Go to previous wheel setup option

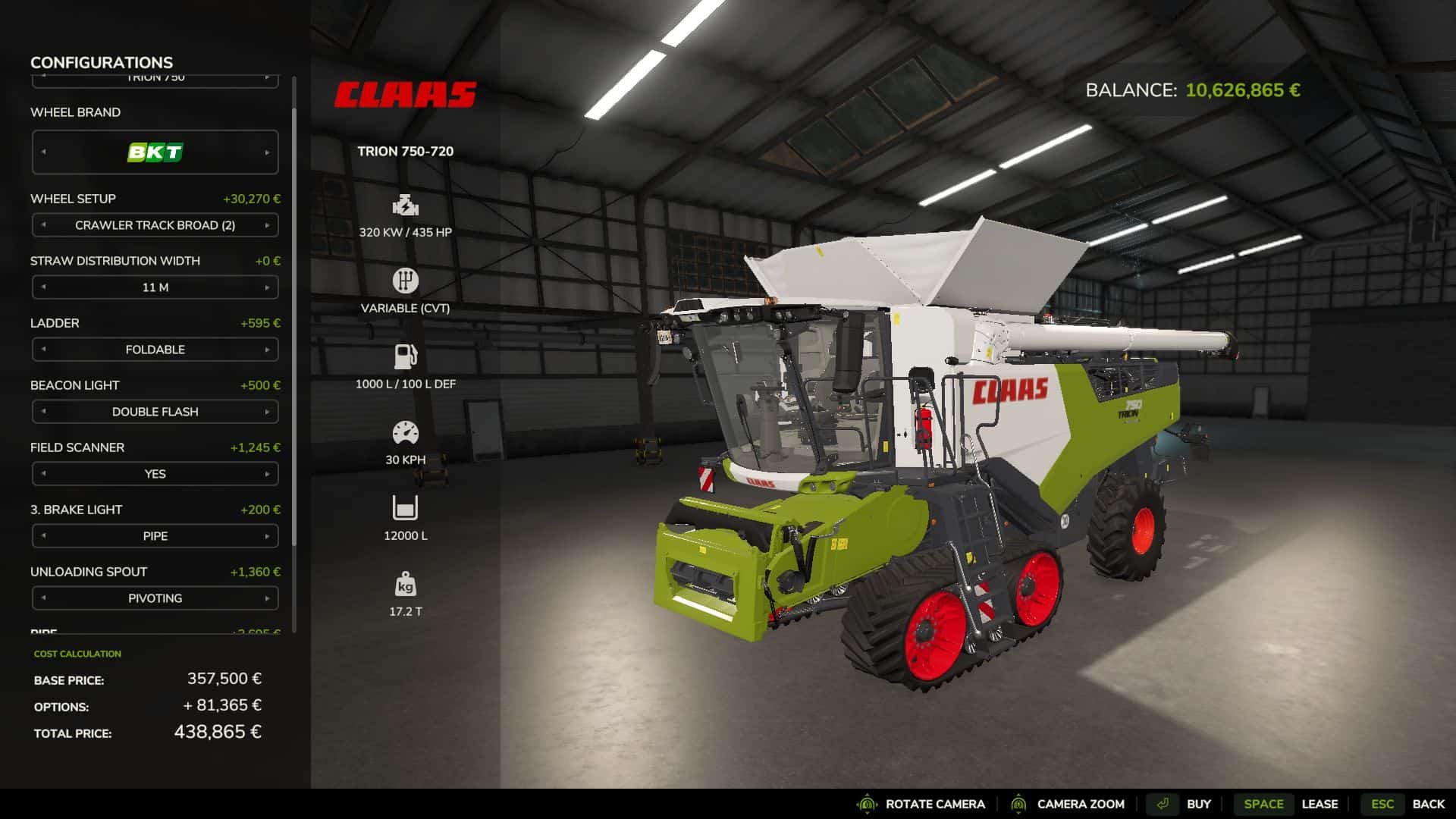43,225
